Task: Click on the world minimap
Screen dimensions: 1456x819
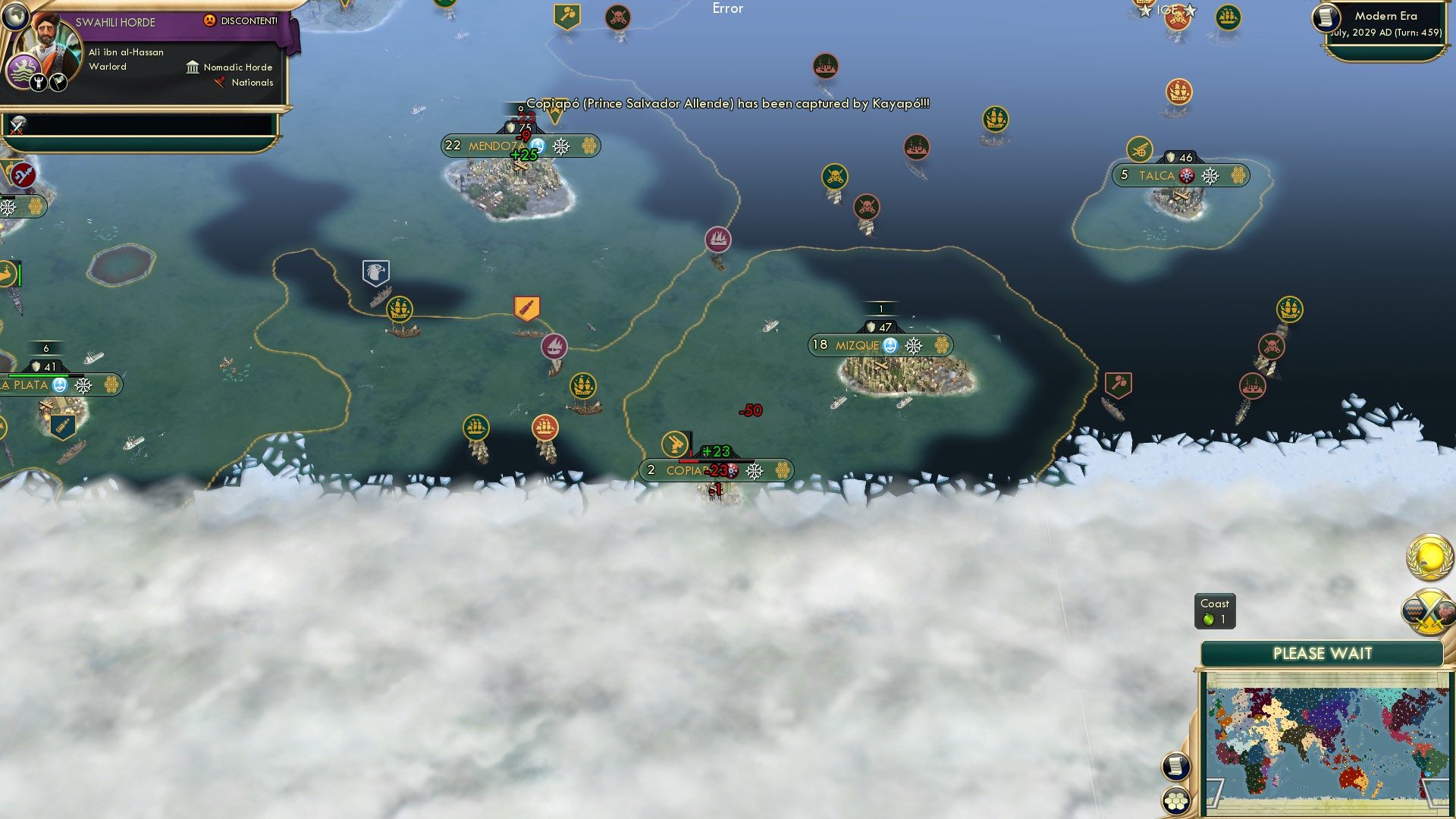Action: tap(1327, 743)
